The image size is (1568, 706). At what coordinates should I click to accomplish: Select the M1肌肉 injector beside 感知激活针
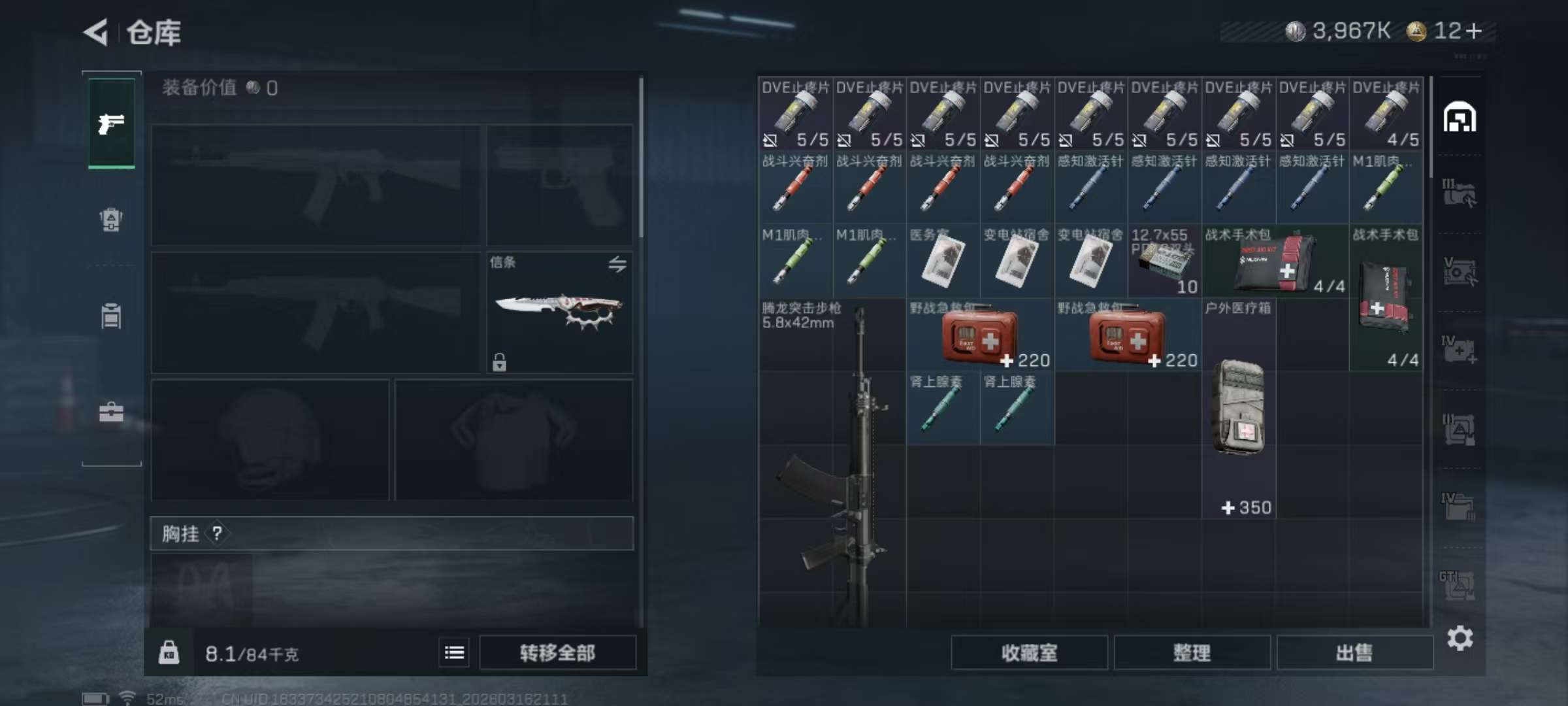tap(1386, 188)
